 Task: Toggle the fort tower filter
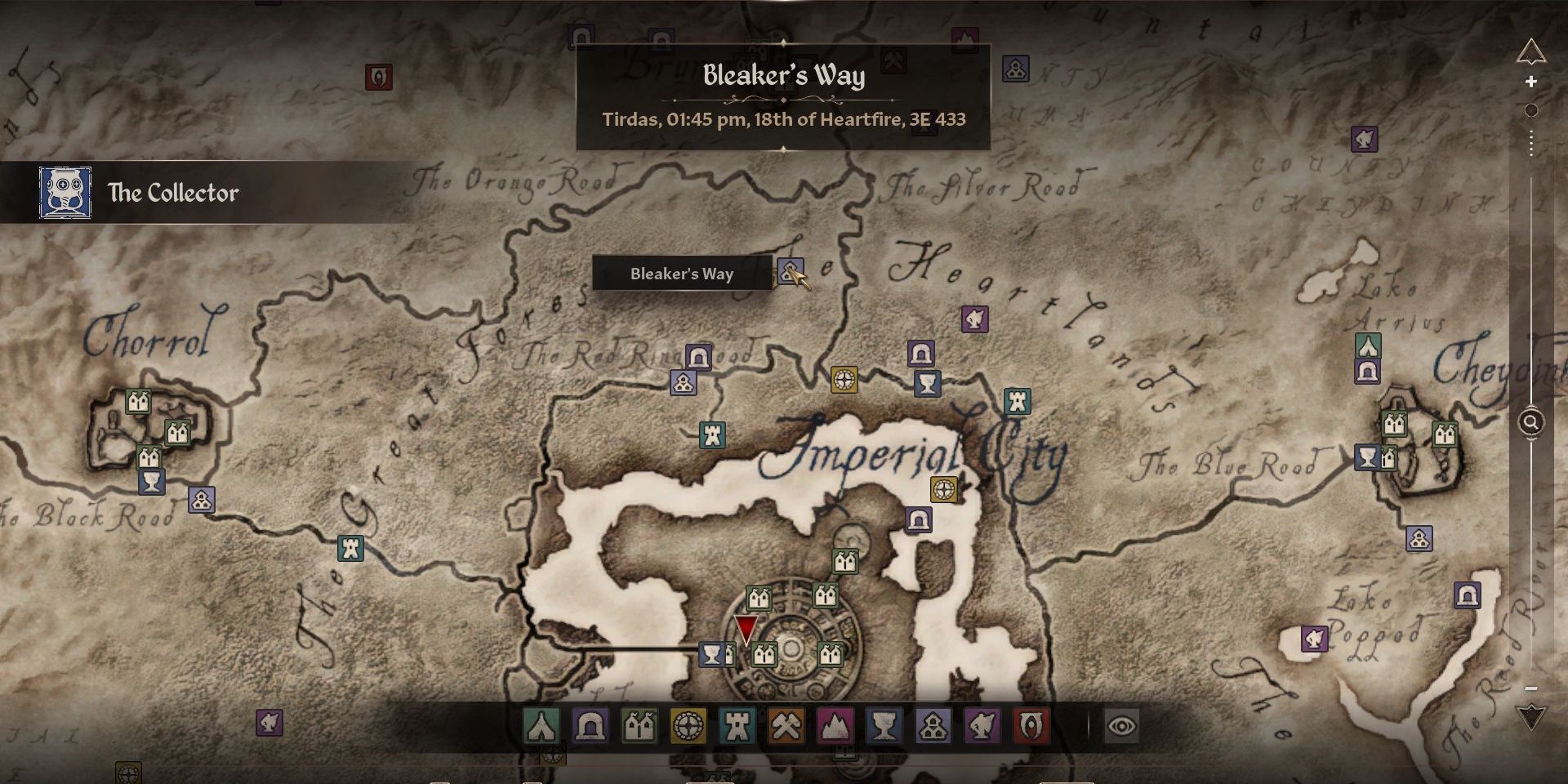click(737, 725)
